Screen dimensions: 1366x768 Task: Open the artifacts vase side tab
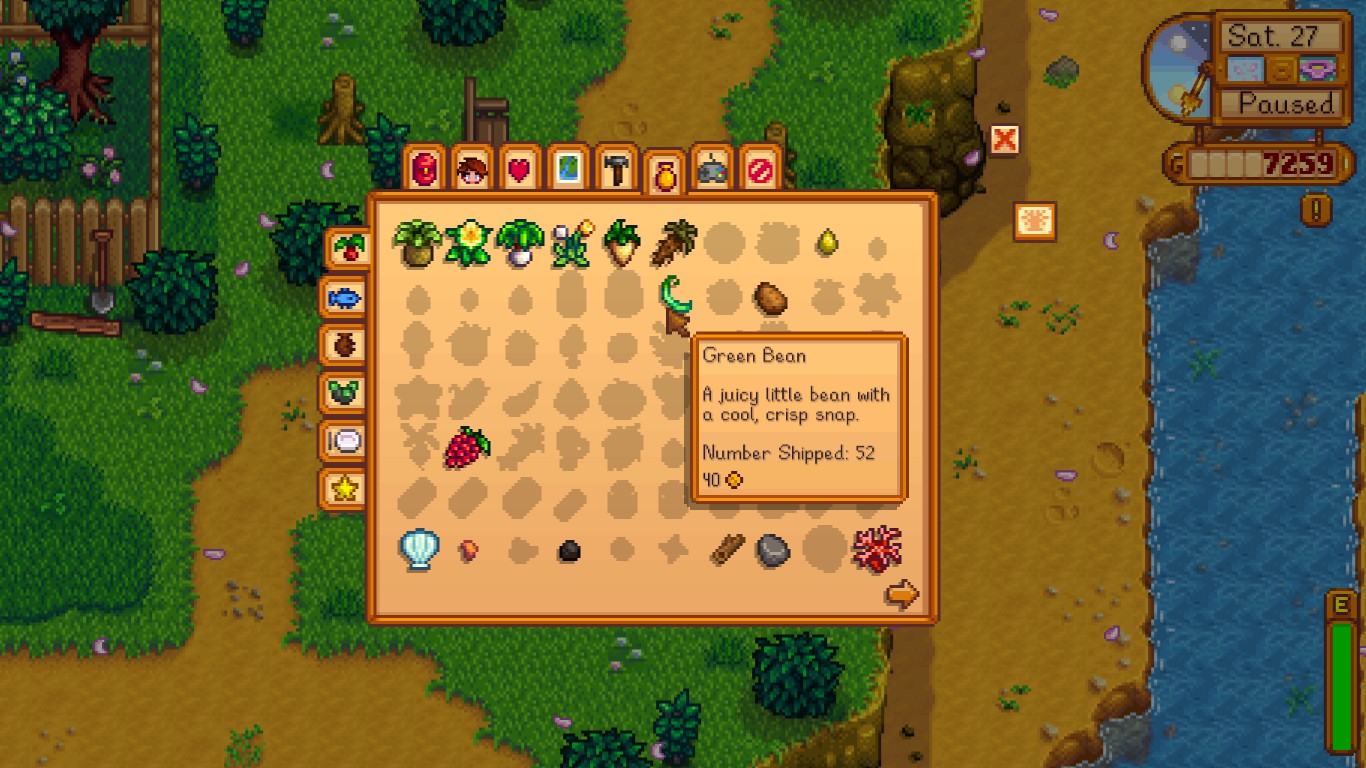pyautogui.click(x=343, y=345)
